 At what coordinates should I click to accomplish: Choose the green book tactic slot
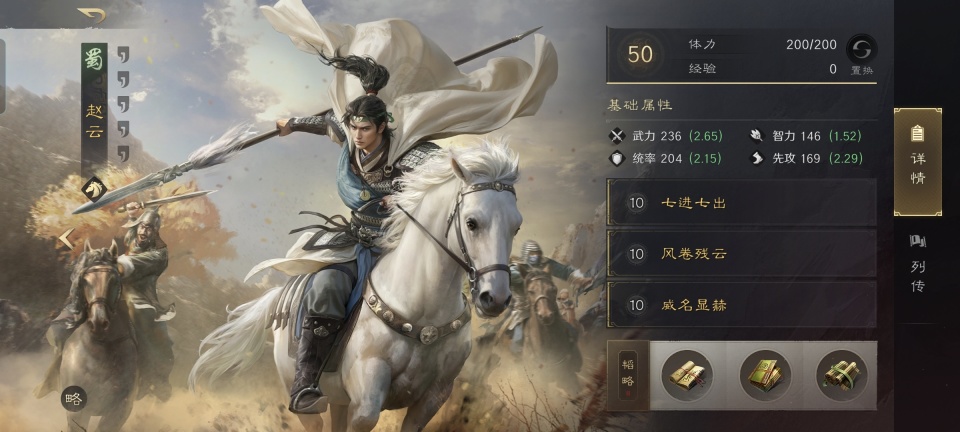(x=765, y=375)
